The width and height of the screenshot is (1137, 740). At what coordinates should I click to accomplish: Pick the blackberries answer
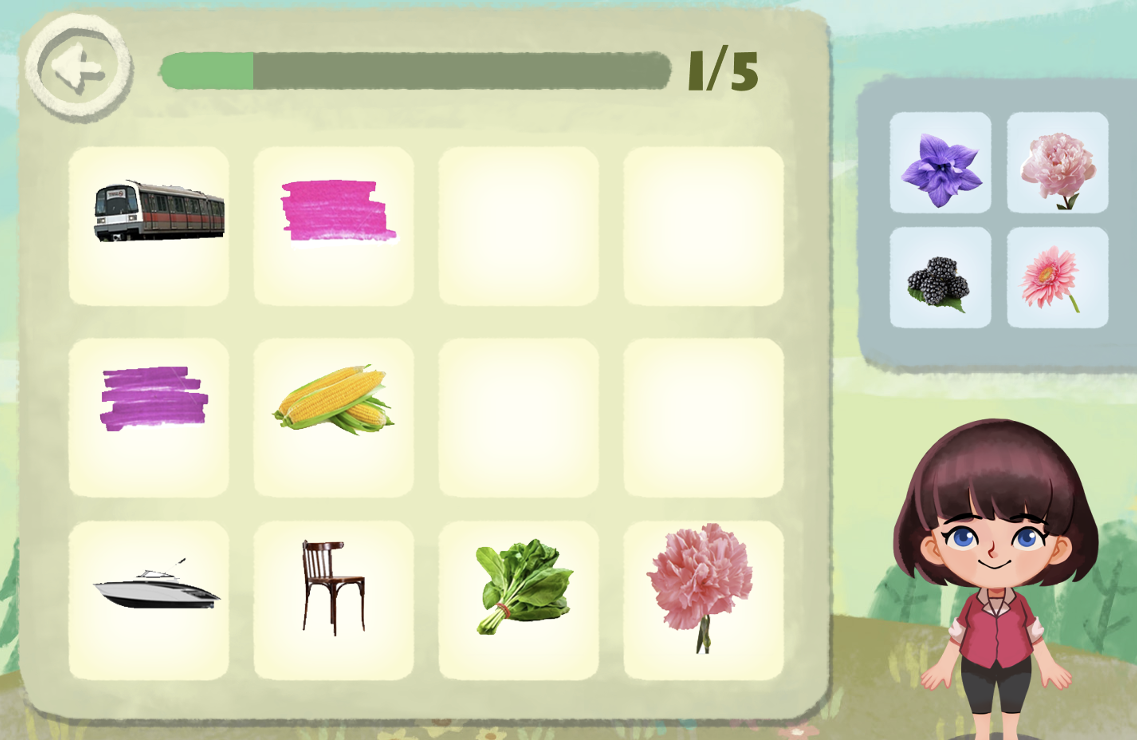point(940,278)
